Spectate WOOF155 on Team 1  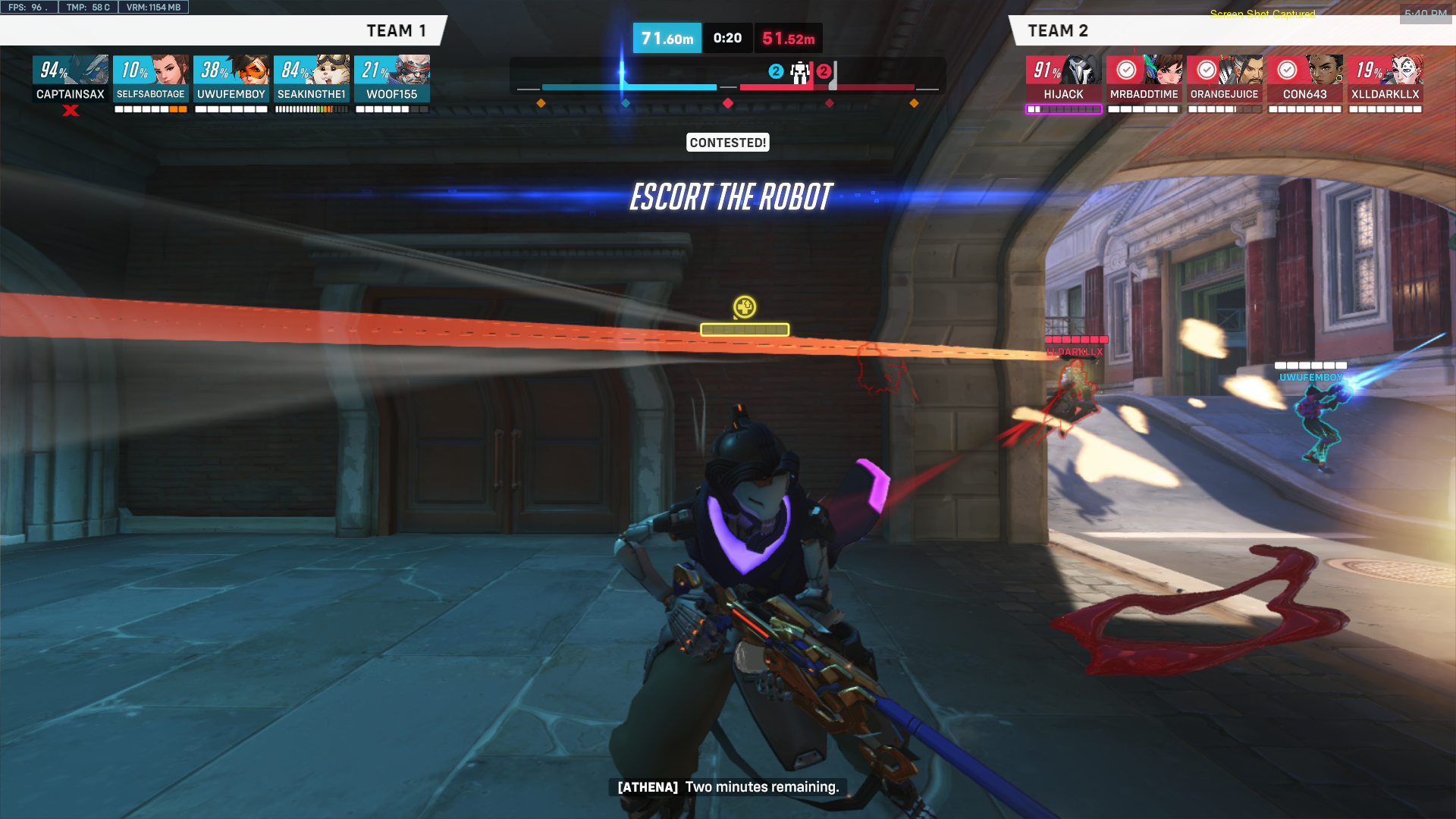pyautogui.click(x=392, y=78)
